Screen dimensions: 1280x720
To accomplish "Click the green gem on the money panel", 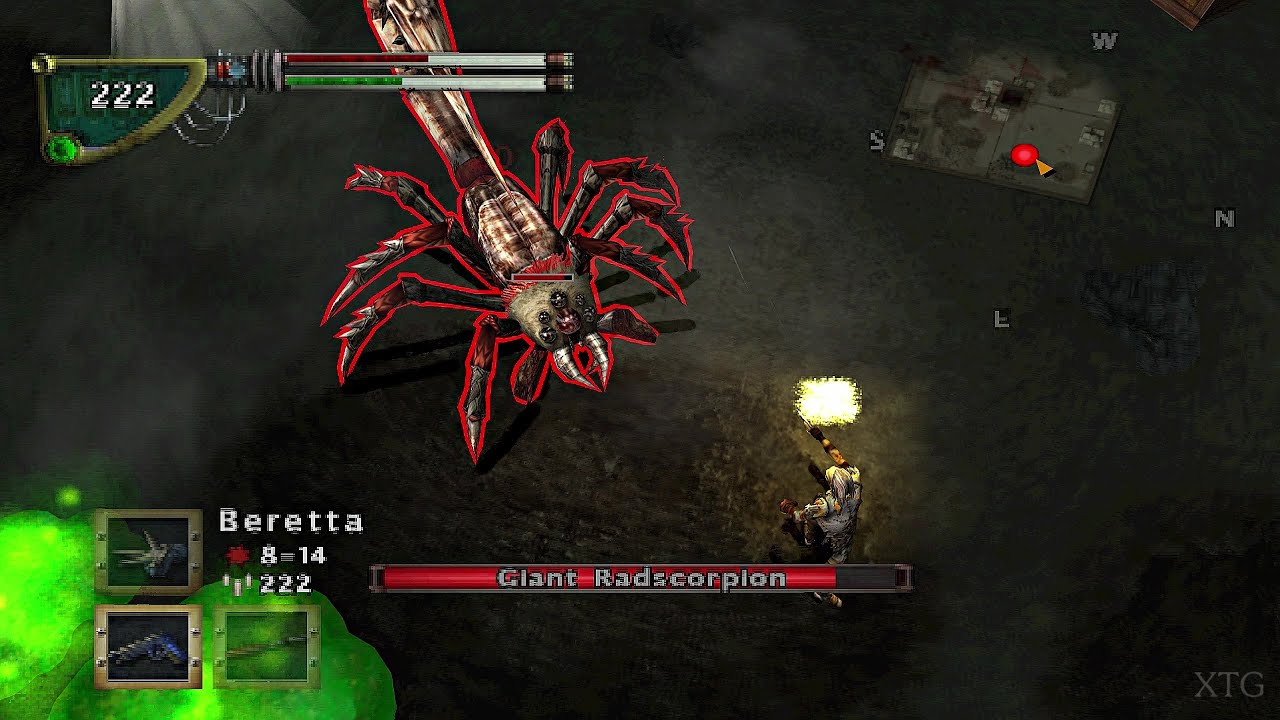I will (x=60, y=146).
